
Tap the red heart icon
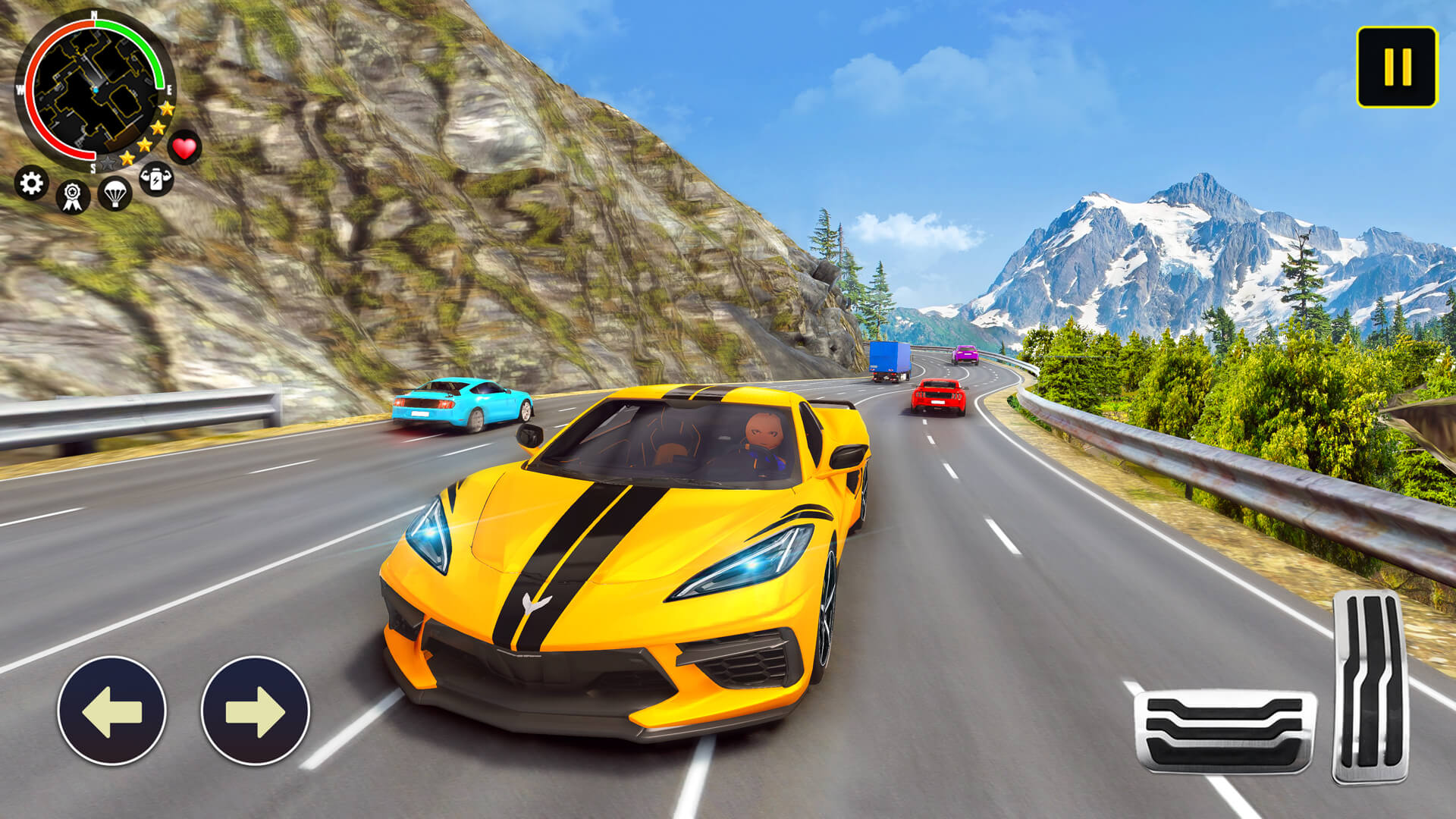pyautogui.click(x=184, y=147)
